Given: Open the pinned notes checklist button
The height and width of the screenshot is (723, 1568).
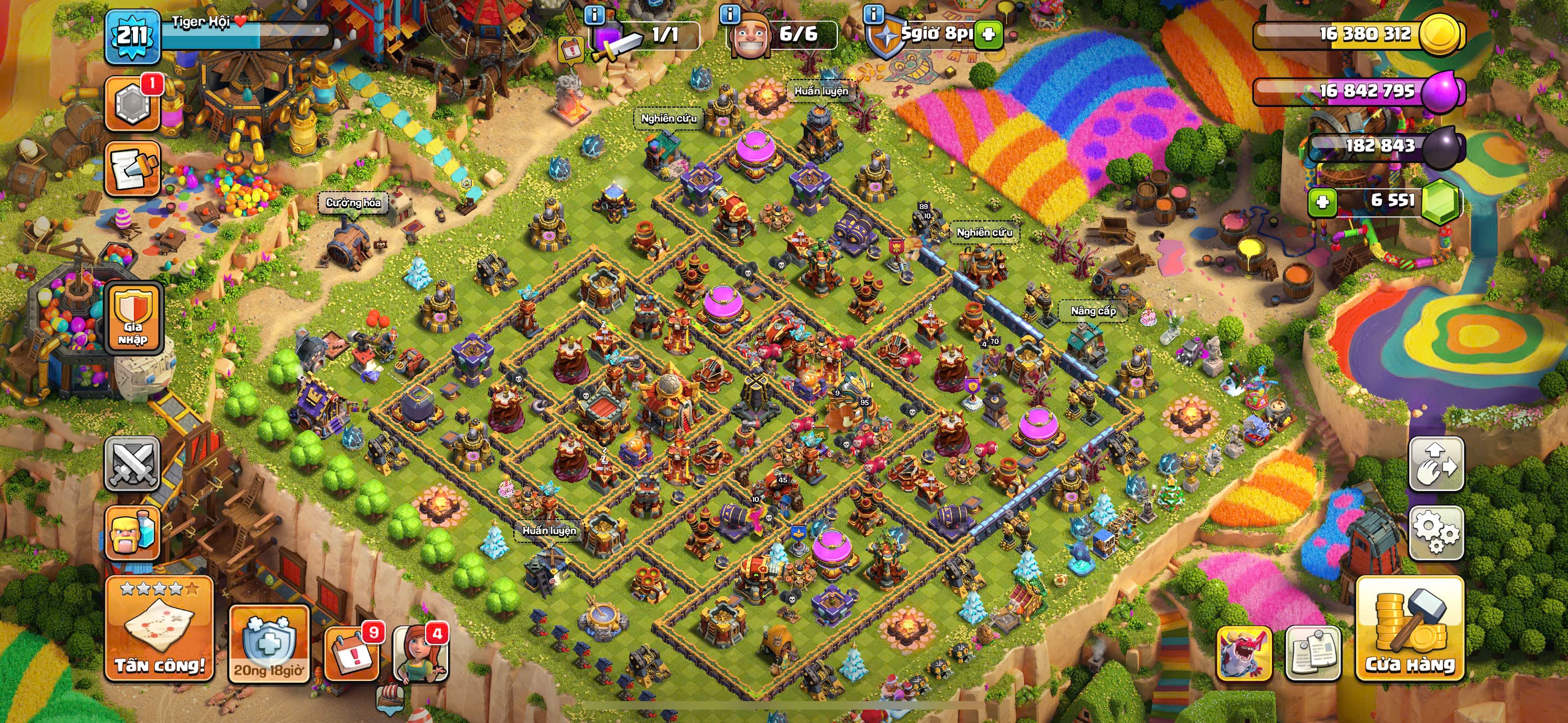Looking at the screenshot, I should pyautogui.click(x=1313, y=654).
